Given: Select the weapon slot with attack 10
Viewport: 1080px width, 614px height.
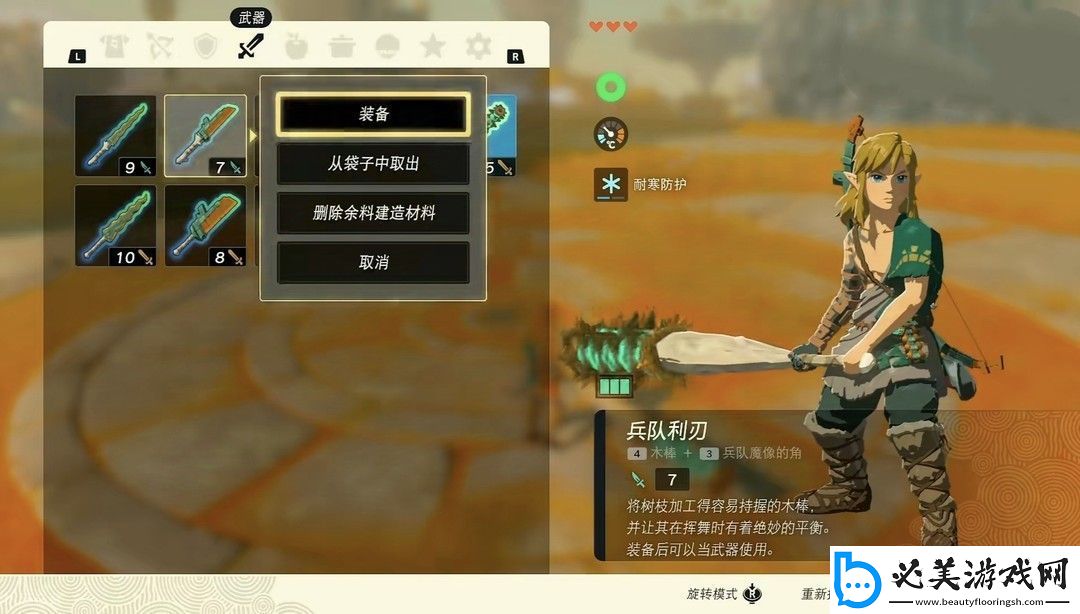Looking at the screenshot, I should pos(116,226).
